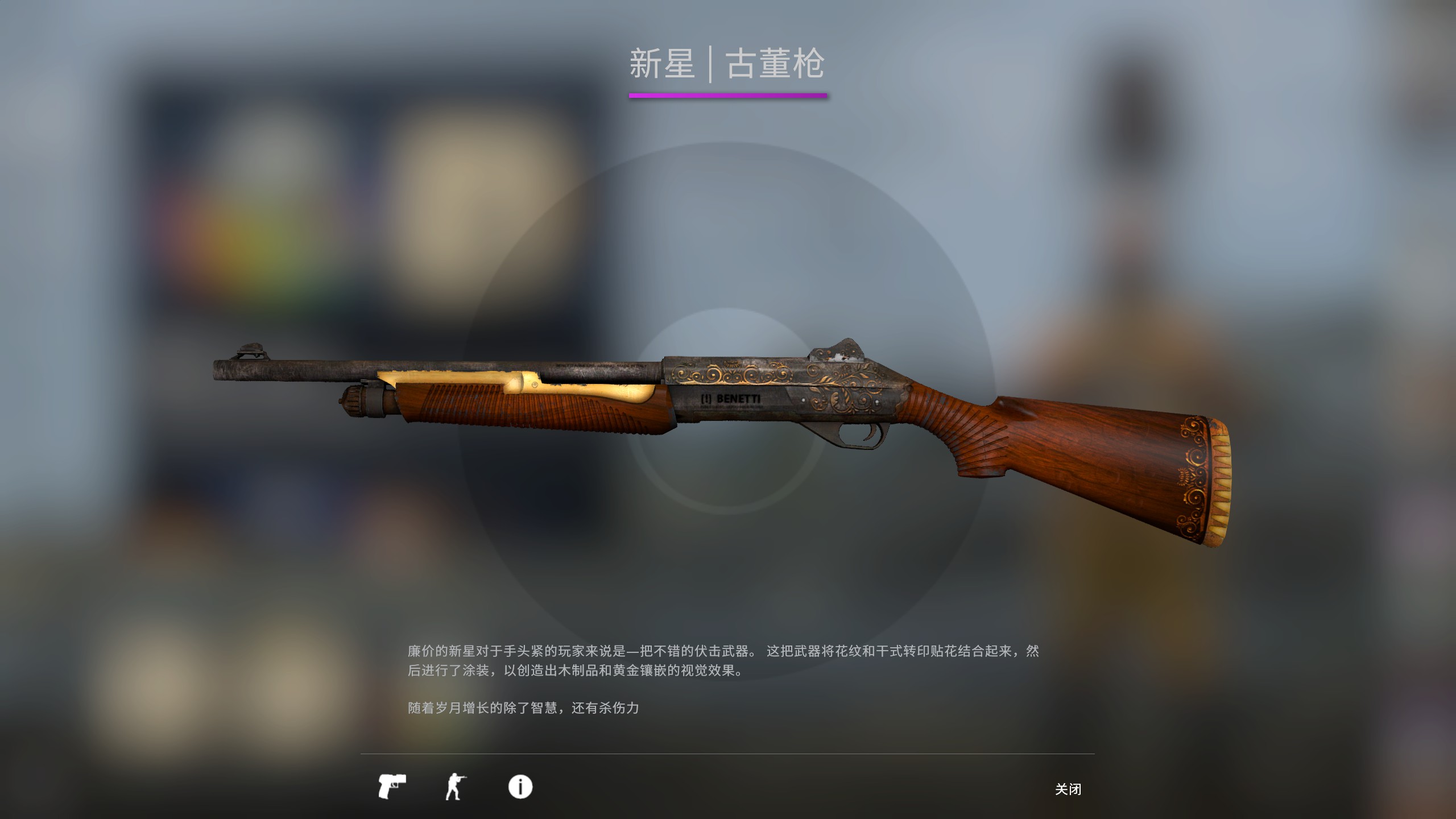Viewport: 1456px width, 819px height.
Task: Click the 新星 | 古董枪 title
Action: [728, 64]
